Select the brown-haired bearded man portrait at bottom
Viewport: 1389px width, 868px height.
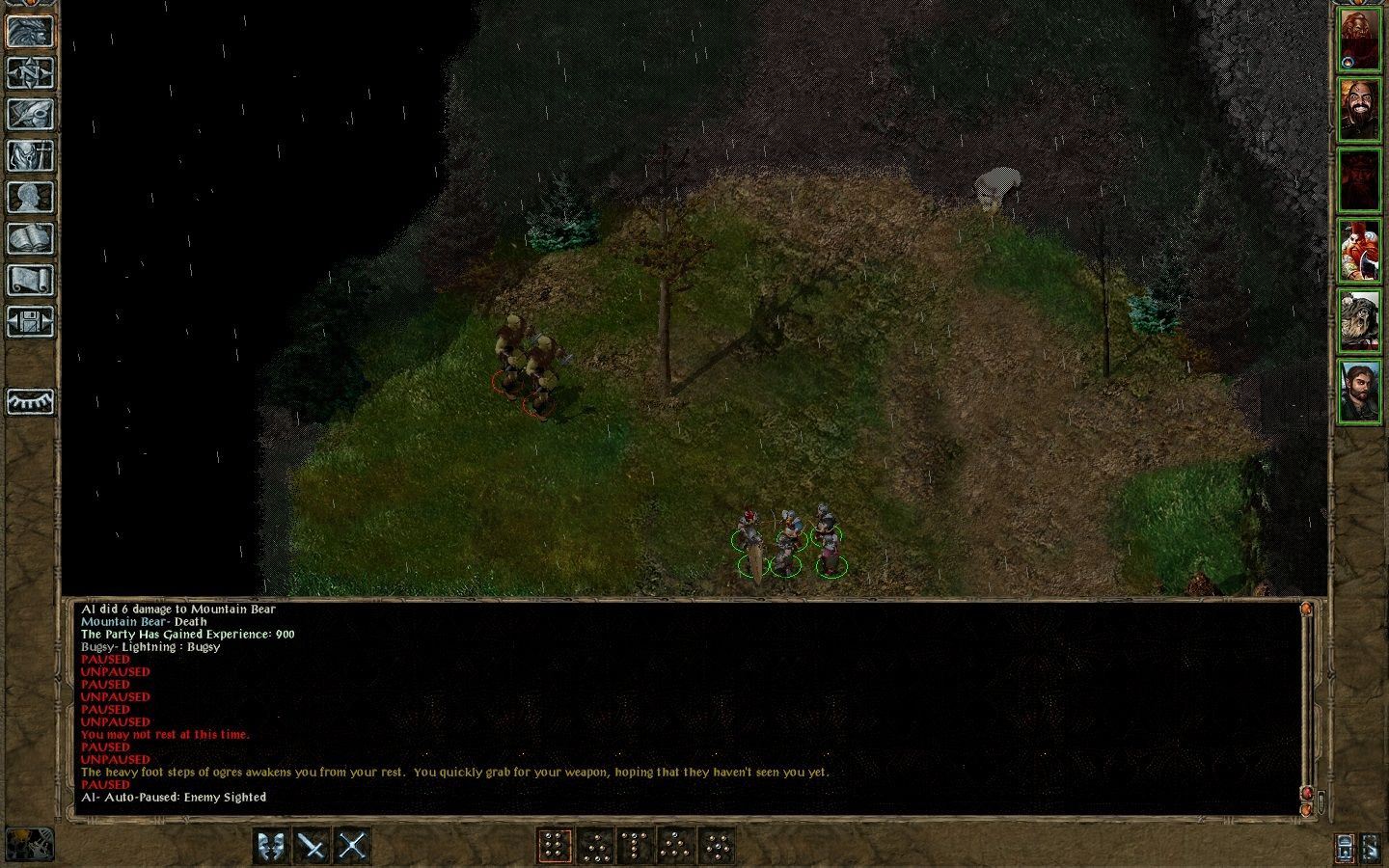(1359, 391)
